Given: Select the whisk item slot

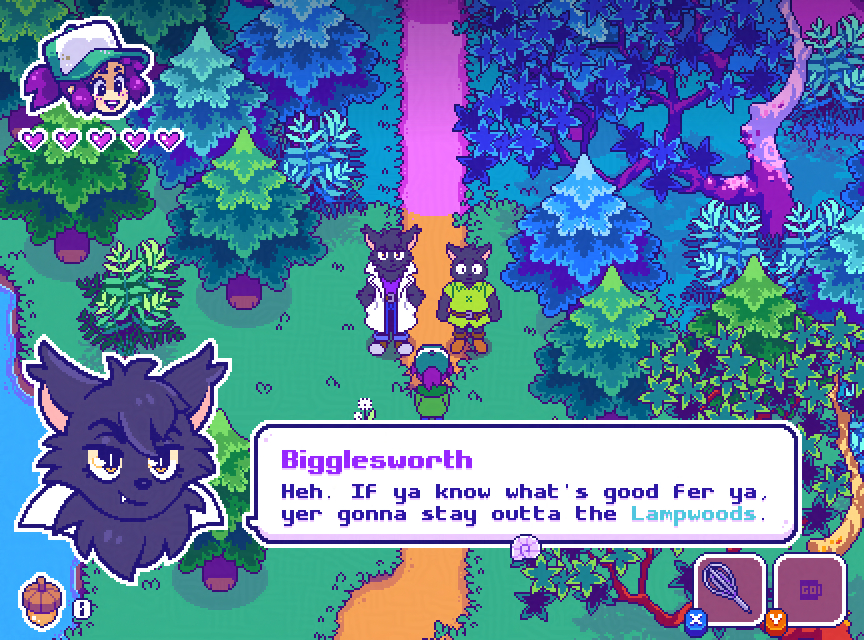Looking at the screenshot, I should pos(730,589).
